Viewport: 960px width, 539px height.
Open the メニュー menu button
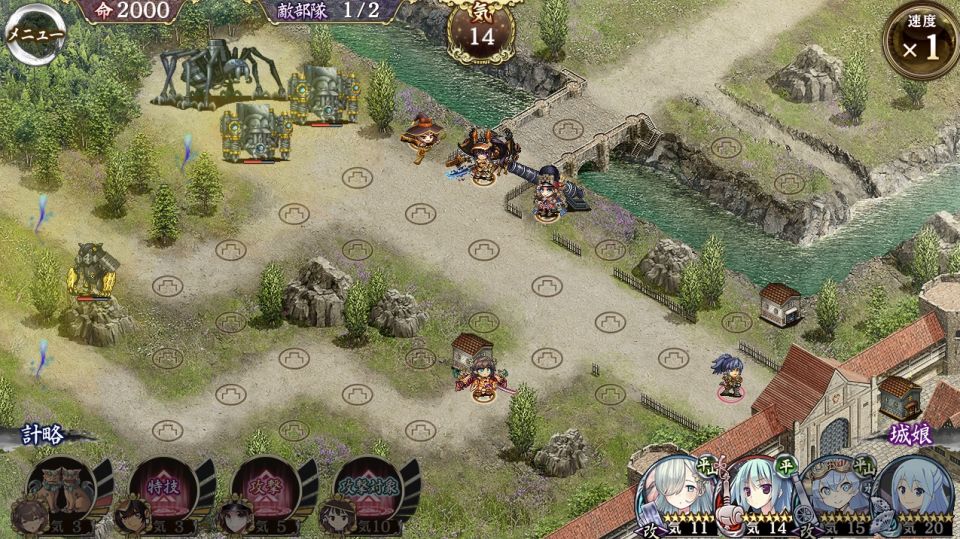pyautogui.click(x=35, y=34)
